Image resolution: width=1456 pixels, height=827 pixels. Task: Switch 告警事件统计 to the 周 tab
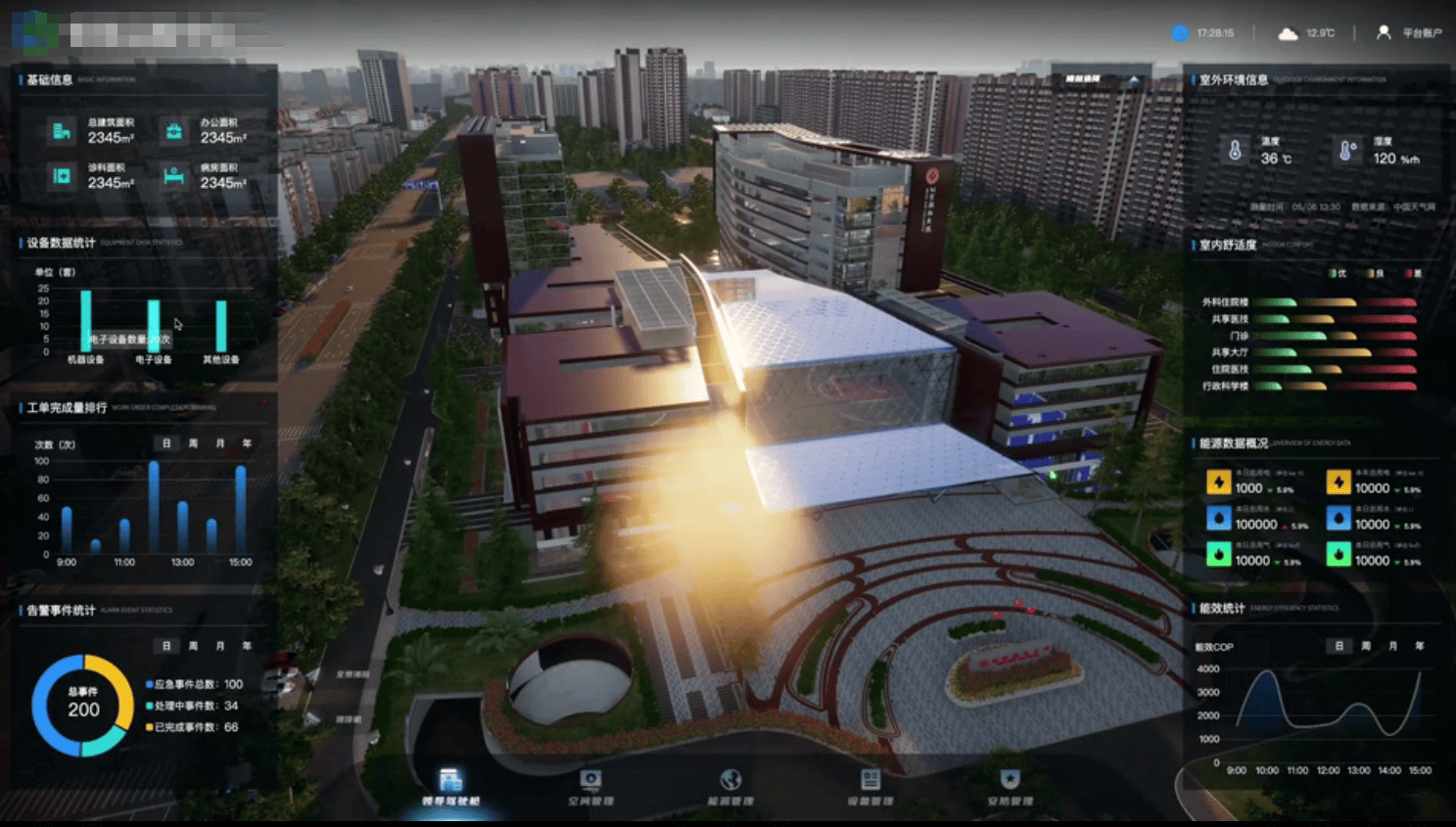[193, 646]
